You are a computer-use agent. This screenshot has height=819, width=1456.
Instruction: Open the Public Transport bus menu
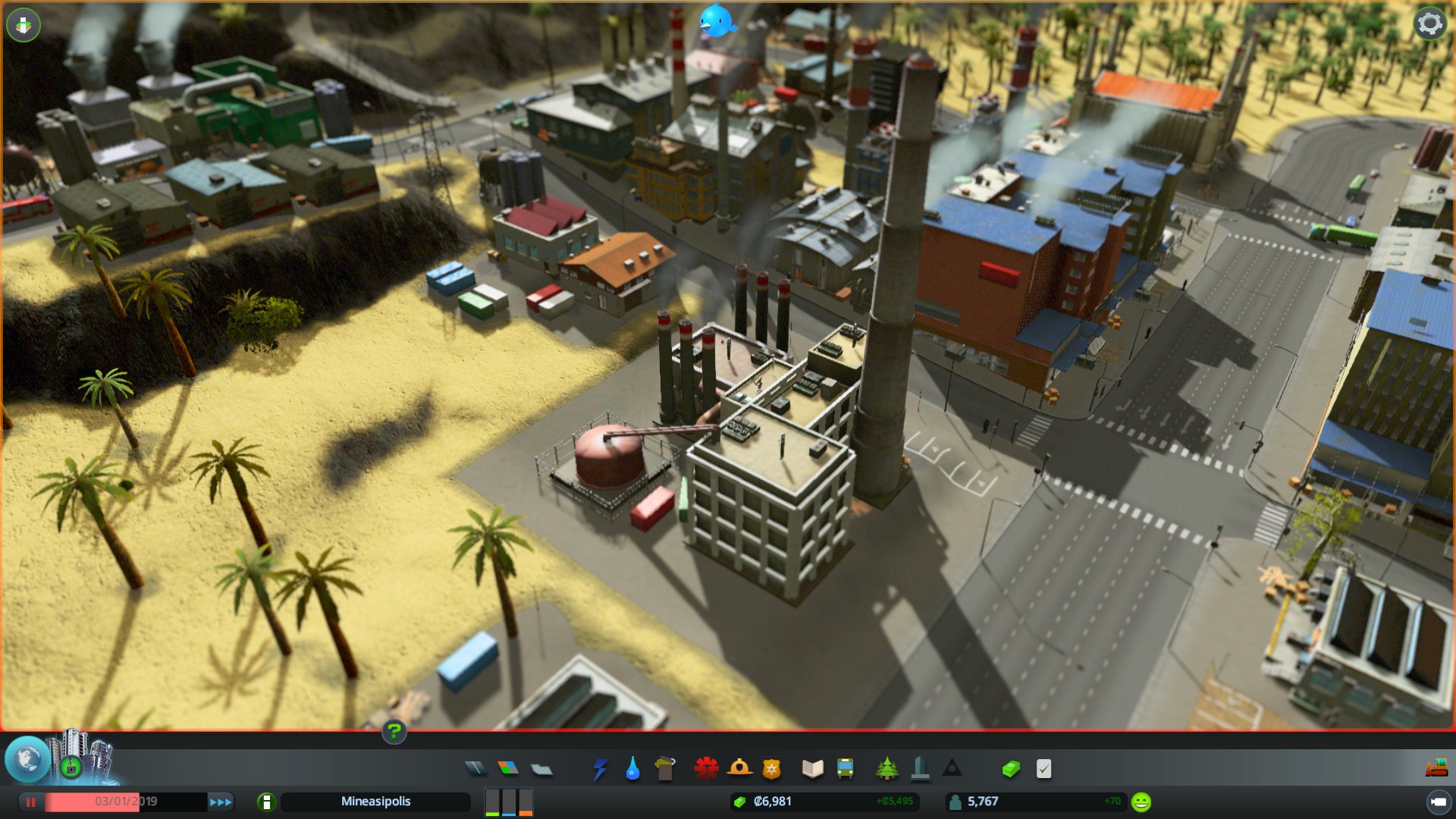845,769
